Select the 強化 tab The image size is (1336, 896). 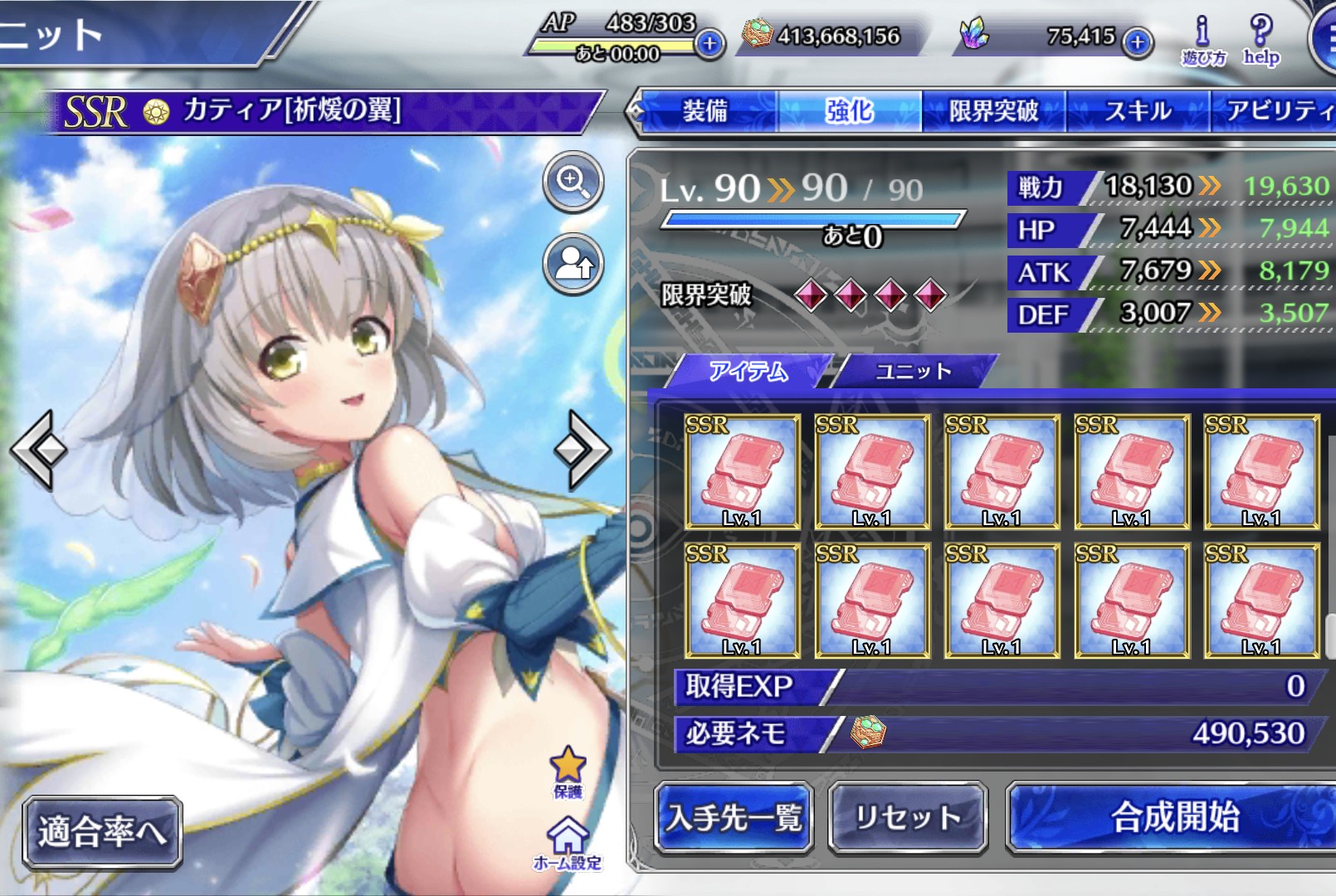point(849,111)
